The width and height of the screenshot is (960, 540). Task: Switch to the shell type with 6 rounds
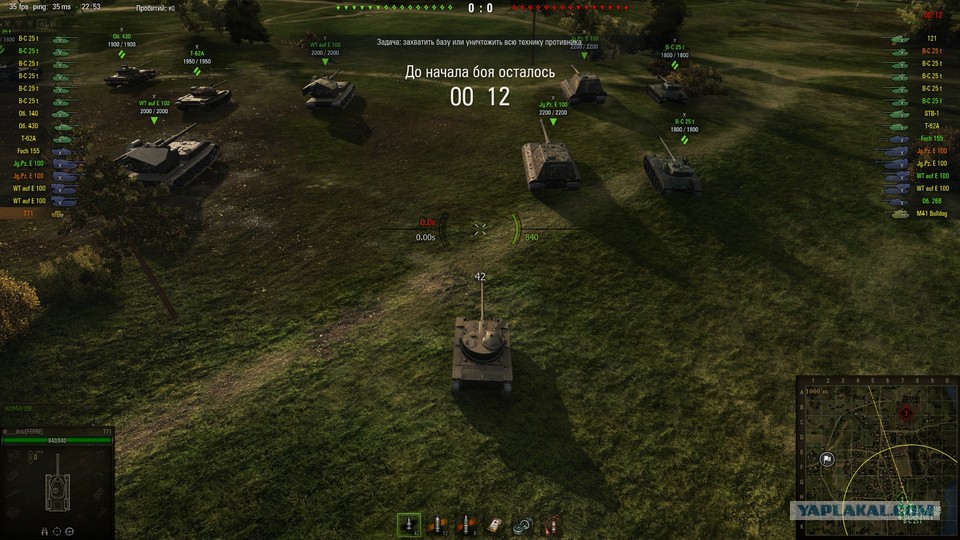(x=464, y=524)
